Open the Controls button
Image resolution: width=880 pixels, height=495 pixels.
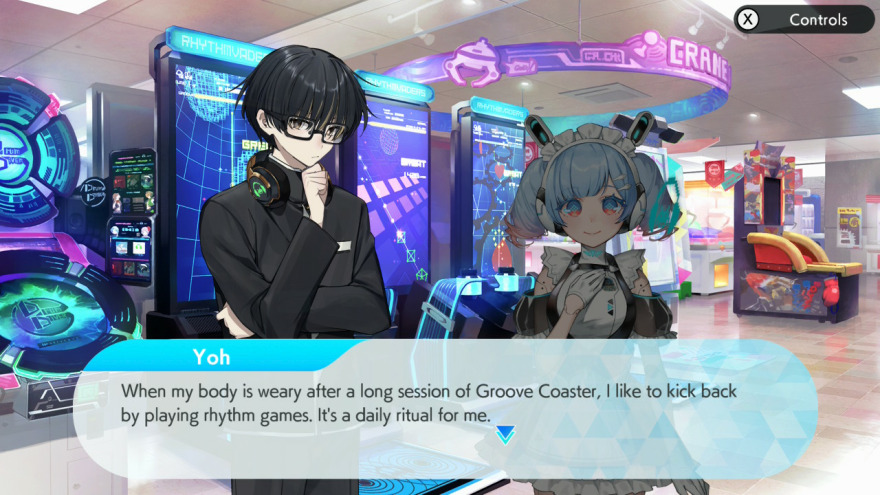[x=804, y=19]
